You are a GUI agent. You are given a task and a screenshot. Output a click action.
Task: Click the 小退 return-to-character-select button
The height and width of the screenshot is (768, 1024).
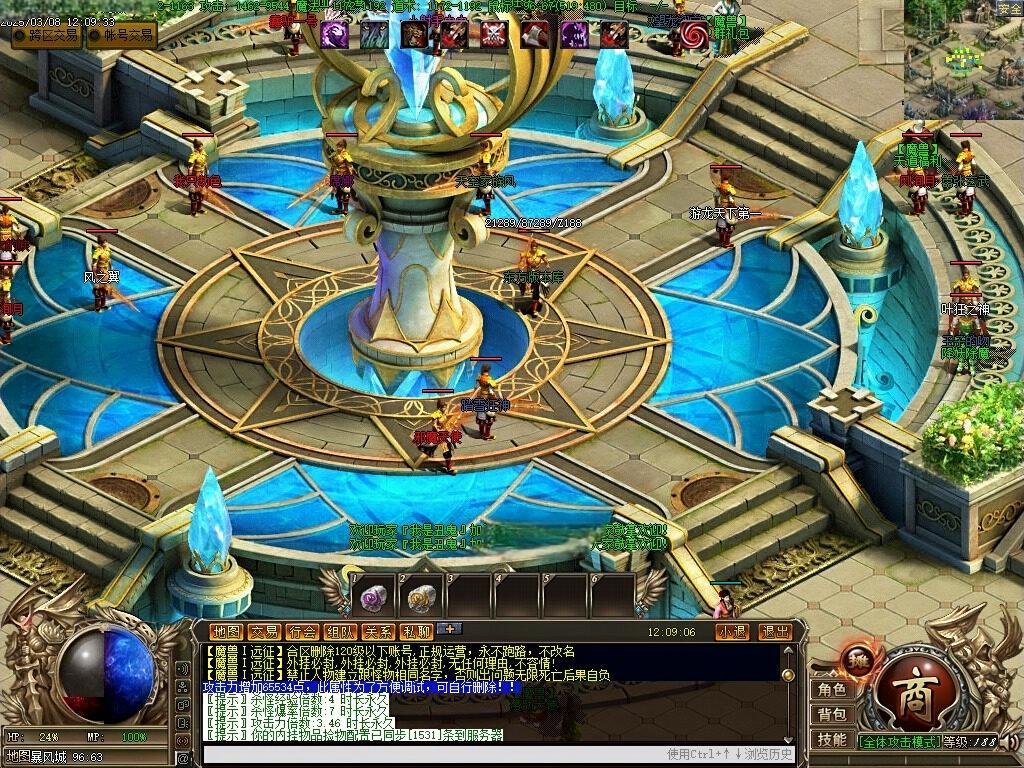pyautogui.click(x=732, y=632)
